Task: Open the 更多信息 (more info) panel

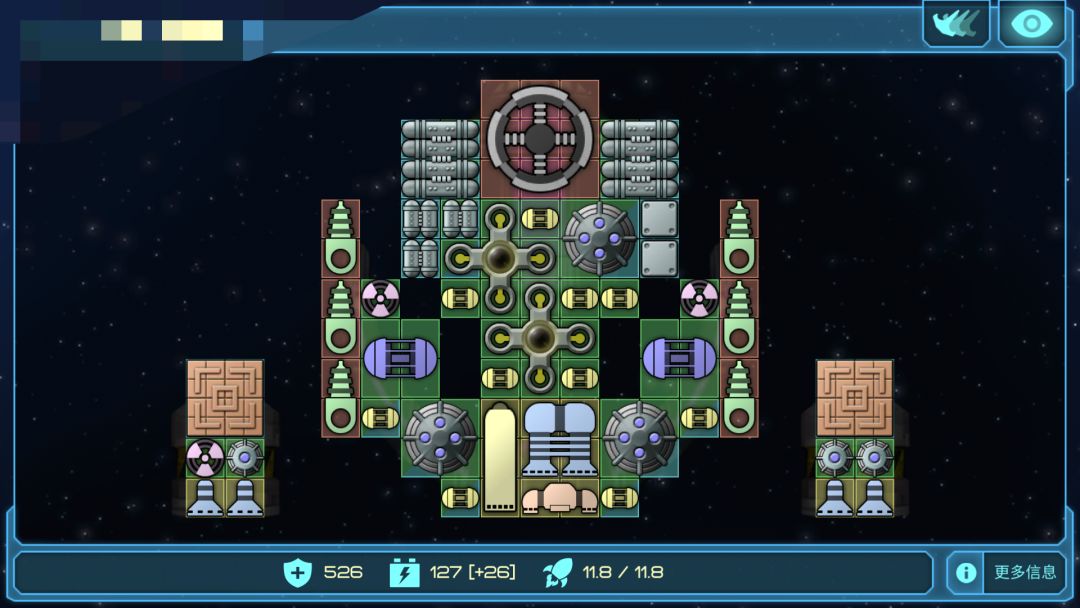Action: pos(1006,572)
